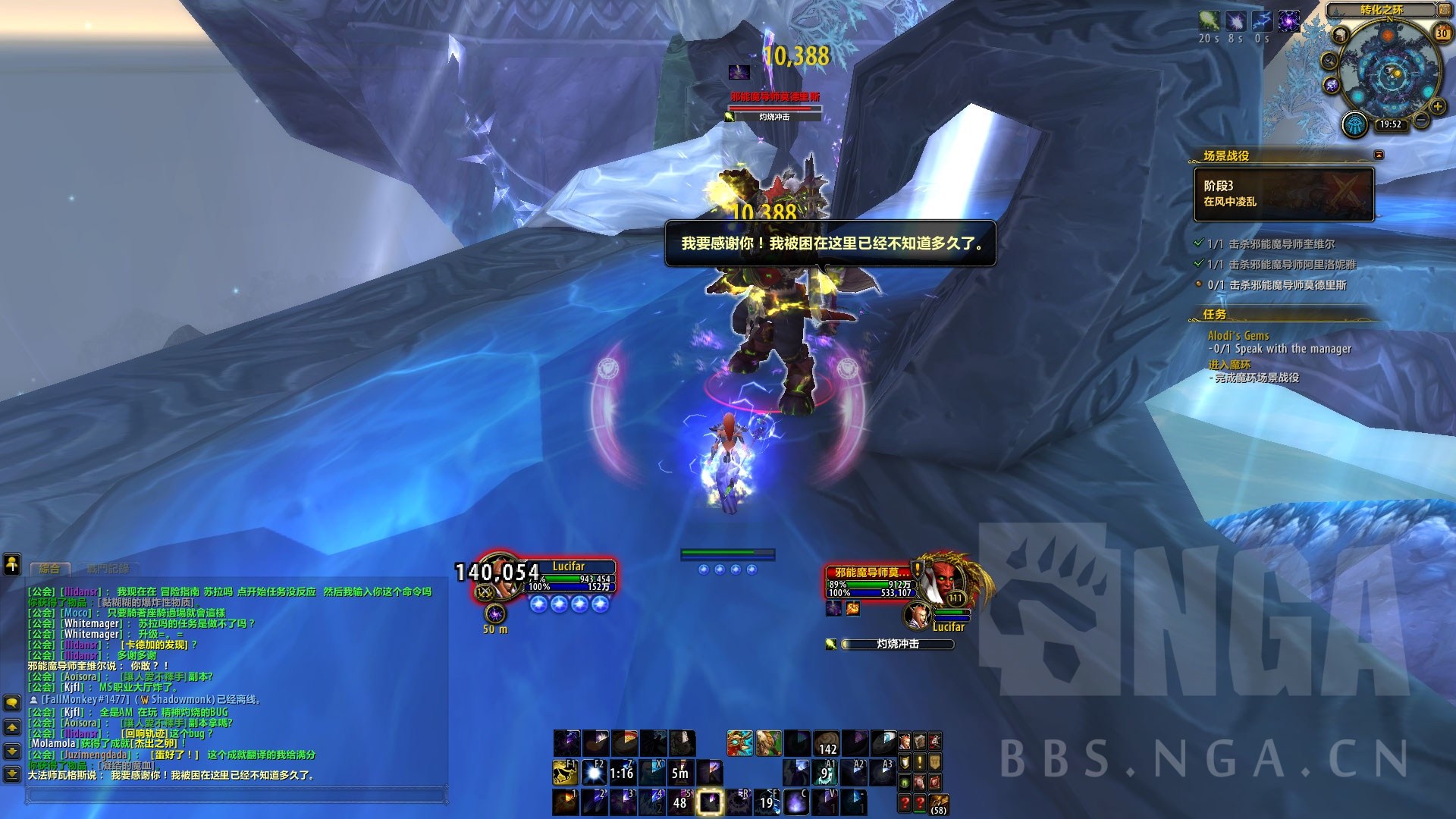
Task: Select the Alodi's Gems quest in tracker
Action: [x=1238, y=336]
